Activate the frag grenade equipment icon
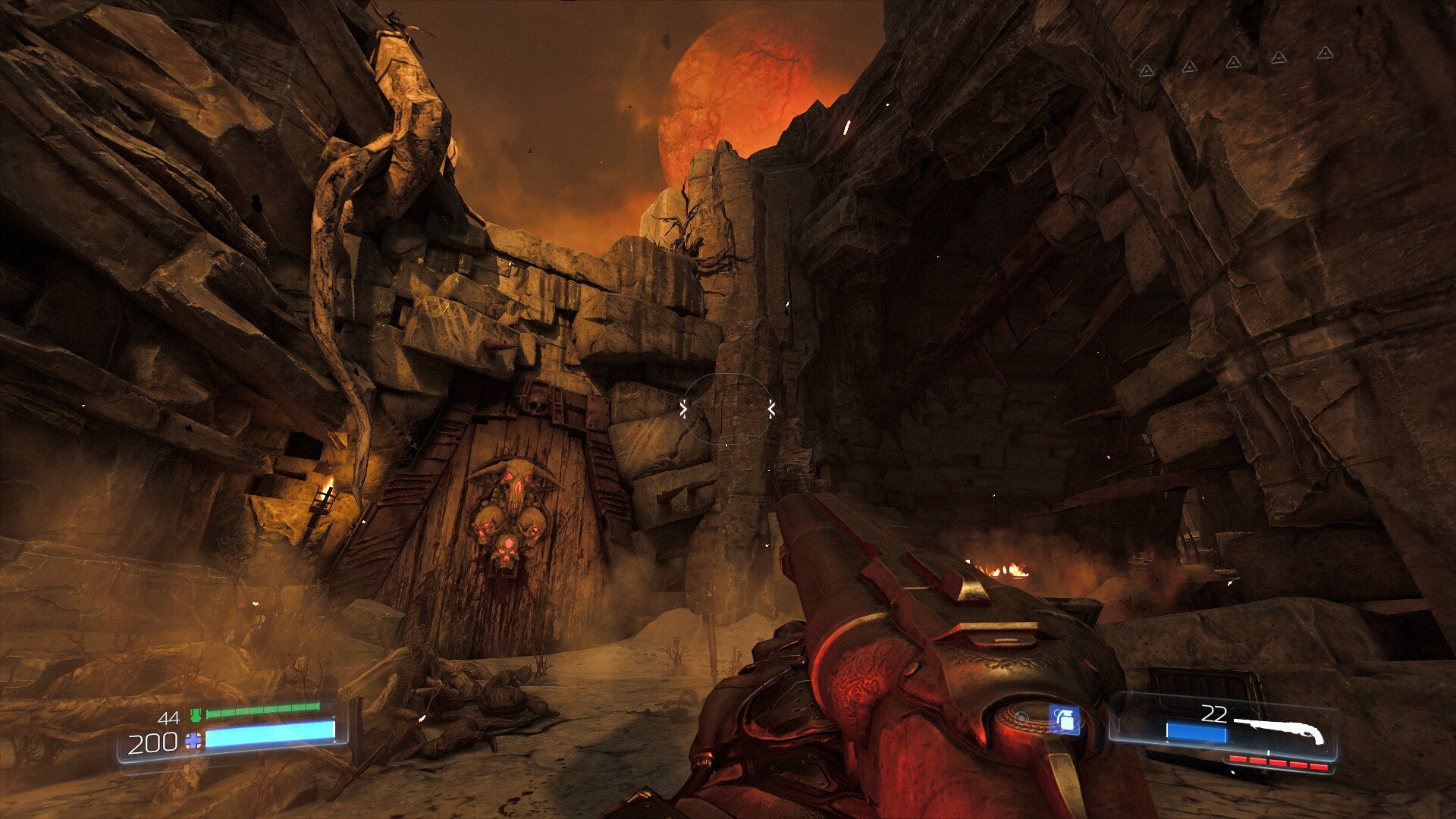 [x=1064, y=720]
